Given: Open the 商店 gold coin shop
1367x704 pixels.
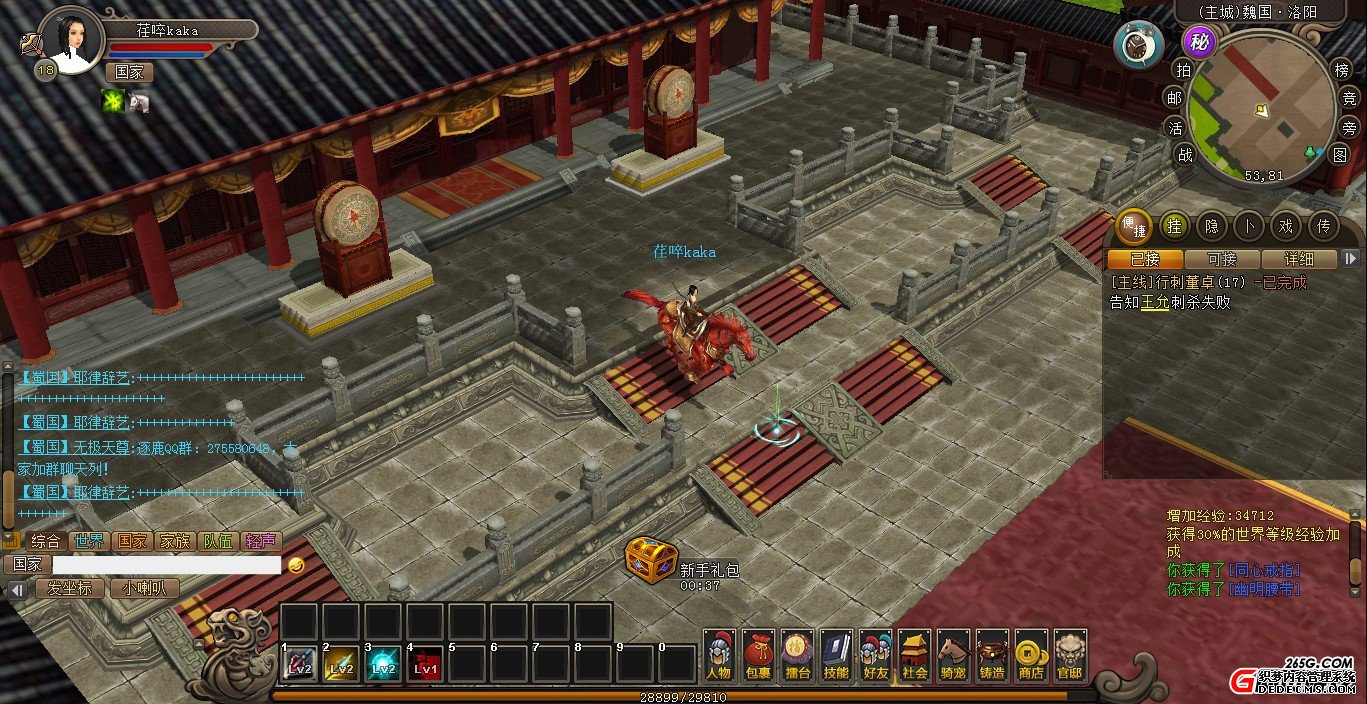Looking at the screenshot, I should [x=1031, y=656].
